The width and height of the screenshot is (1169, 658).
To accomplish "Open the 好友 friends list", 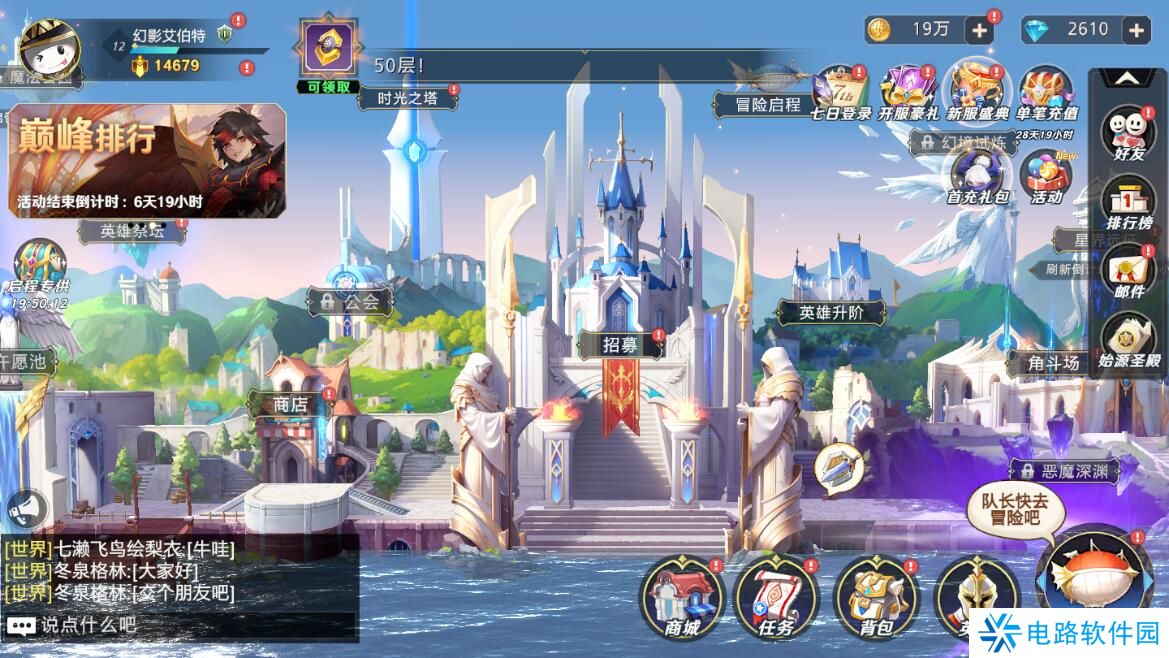I will pyautogui.click(x=1127, y=135).
